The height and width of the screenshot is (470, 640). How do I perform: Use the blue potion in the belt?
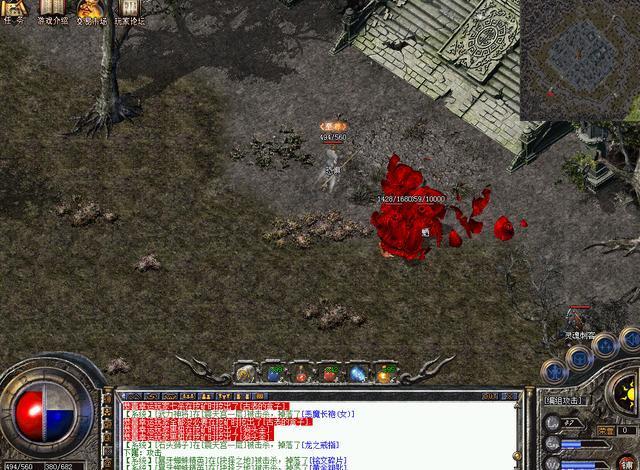(x=274, y=374)
